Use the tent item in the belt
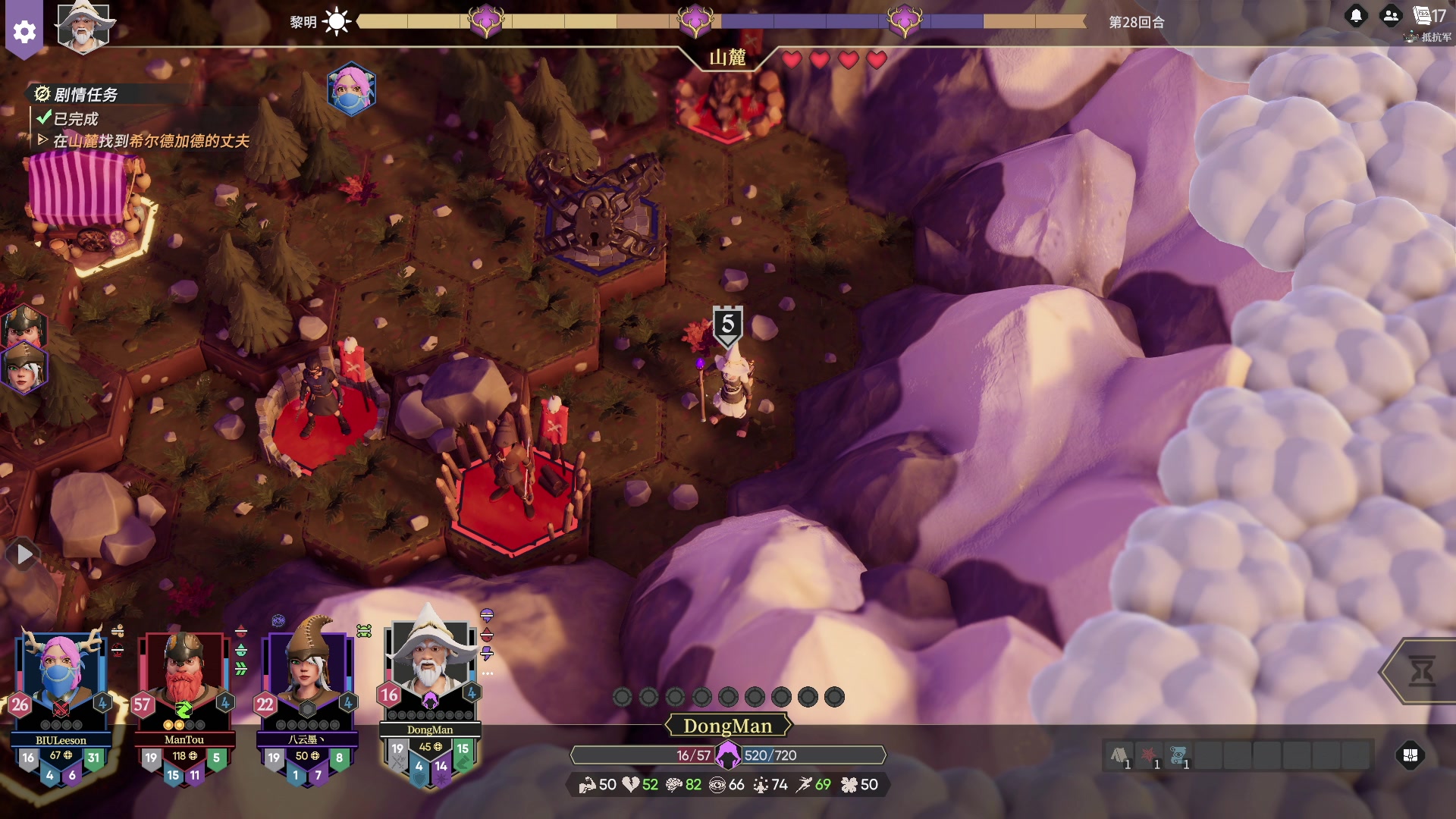This screenshot has height=819, width=1456. (x=1119, y=755)
